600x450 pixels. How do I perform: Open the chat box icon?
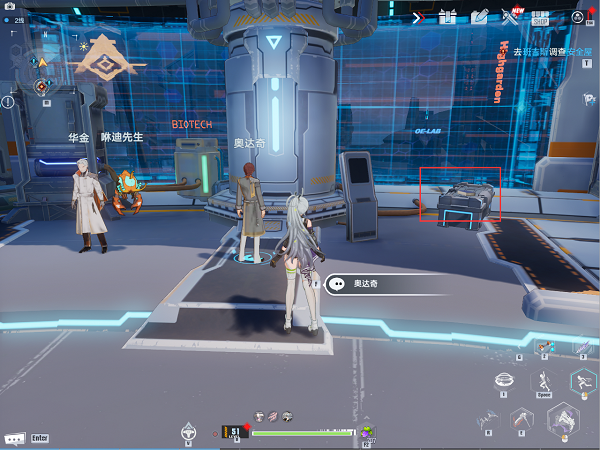[15, 438]
